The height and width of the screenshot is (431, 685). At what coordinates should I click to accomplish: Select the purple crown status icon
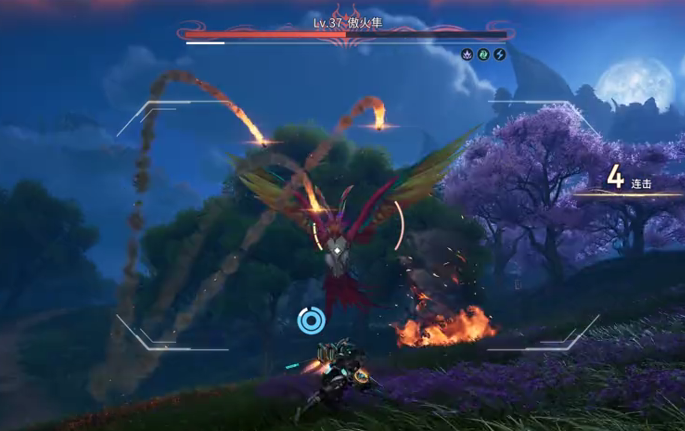coord(467,54)
